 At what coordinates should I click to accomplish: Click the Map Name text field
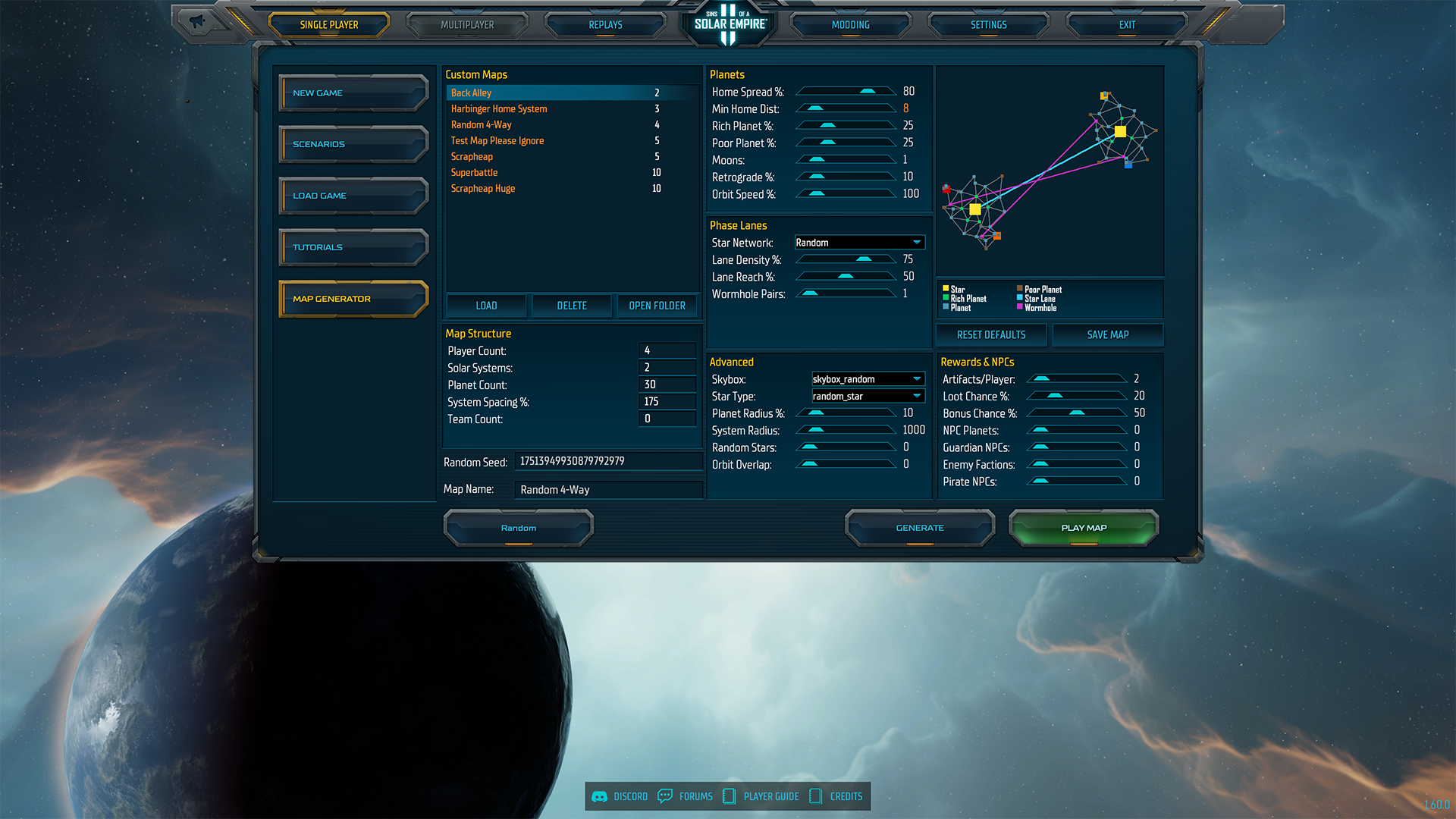(608, 490)
